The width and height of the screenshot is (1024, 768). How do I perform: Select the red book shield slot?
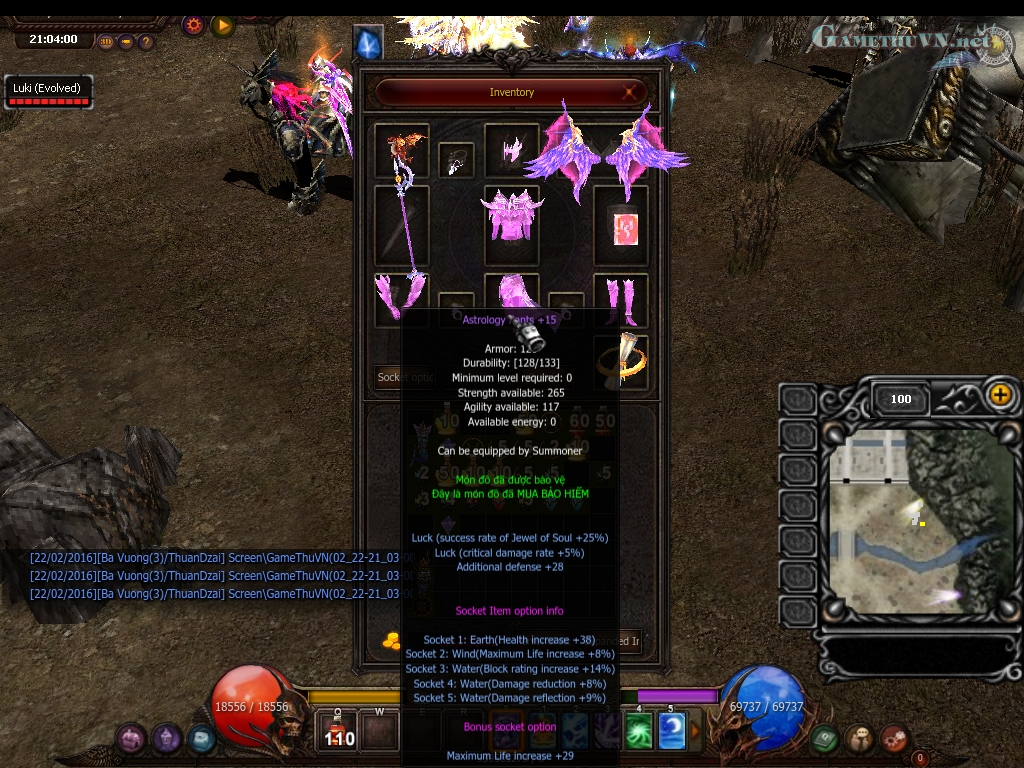(x=621, y=226)
